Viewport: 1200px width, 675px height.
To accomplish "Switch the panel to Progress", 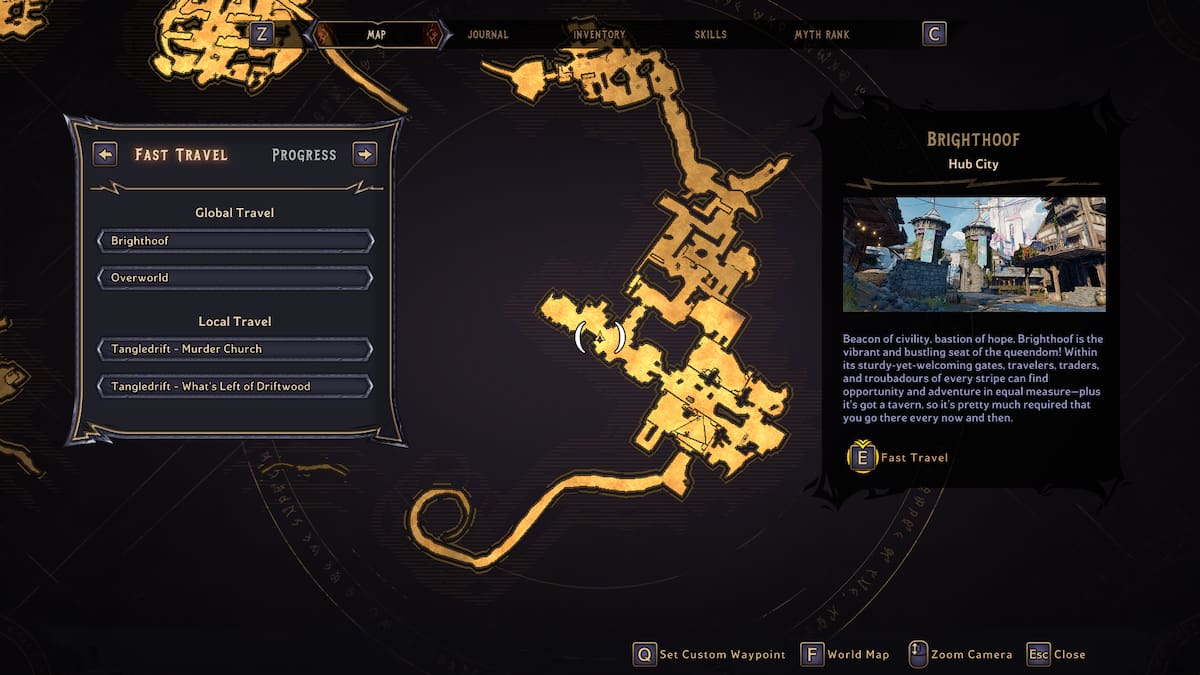I will coord(304,155).
